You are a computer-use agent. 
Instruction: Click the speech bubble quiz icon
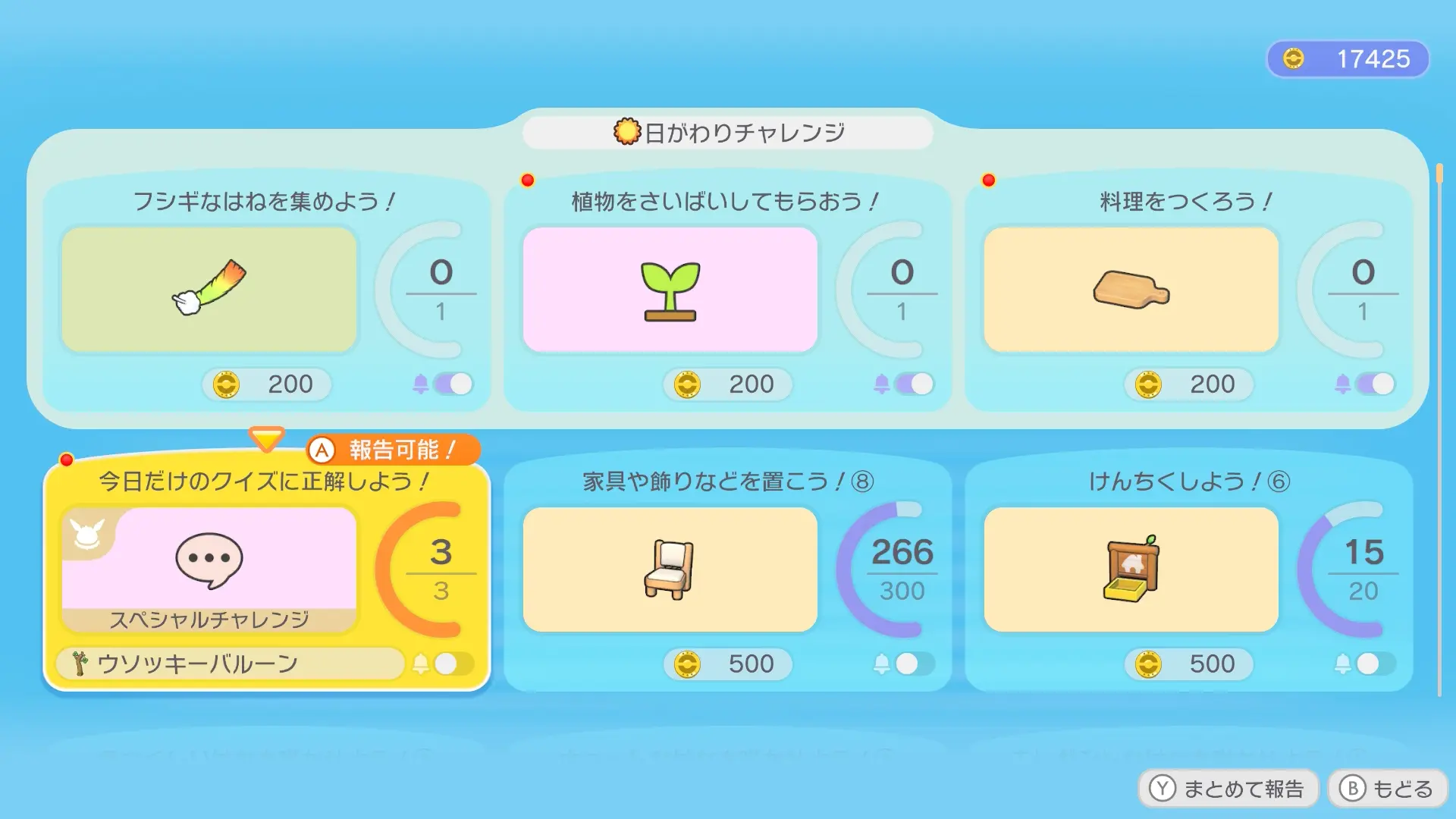pos(209,561)
